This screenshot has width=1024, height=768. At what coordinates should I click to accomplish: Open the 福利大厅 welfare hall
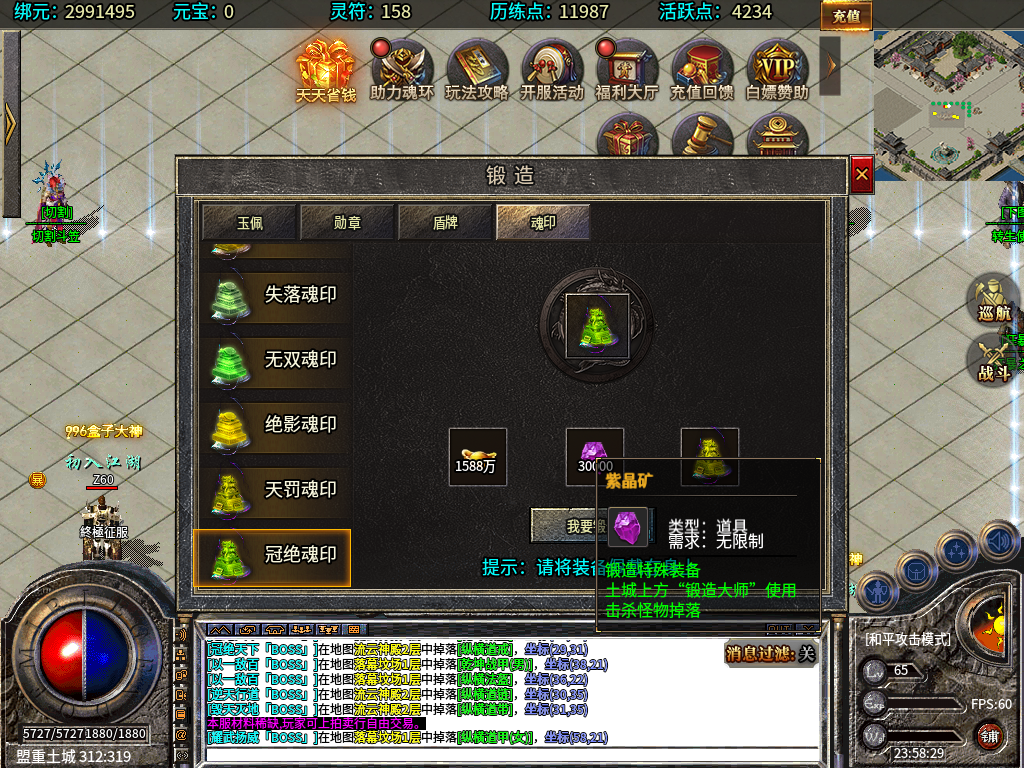627,70
